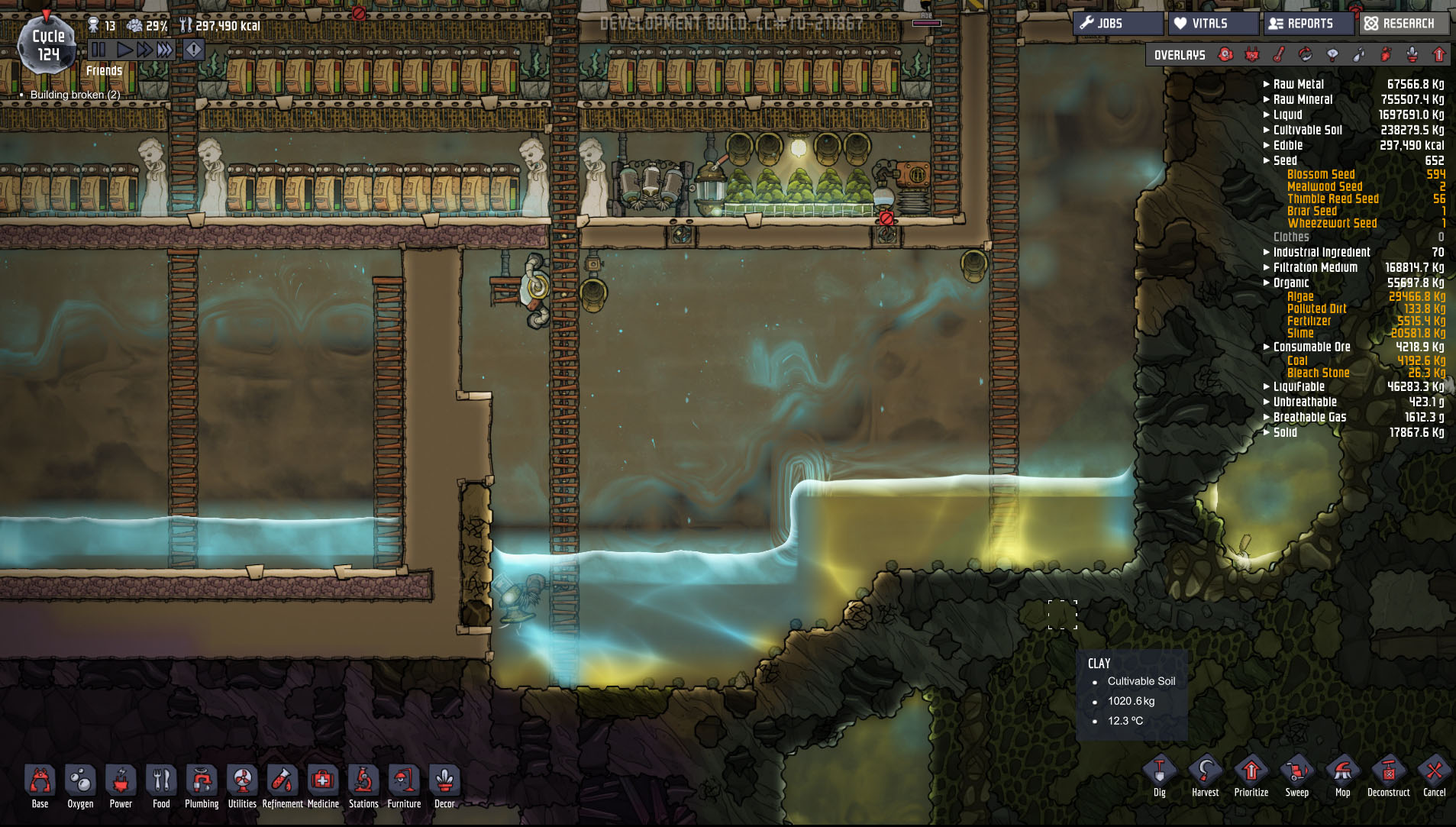
Task: Collapse the Seed resource list
Action: 1284,160
